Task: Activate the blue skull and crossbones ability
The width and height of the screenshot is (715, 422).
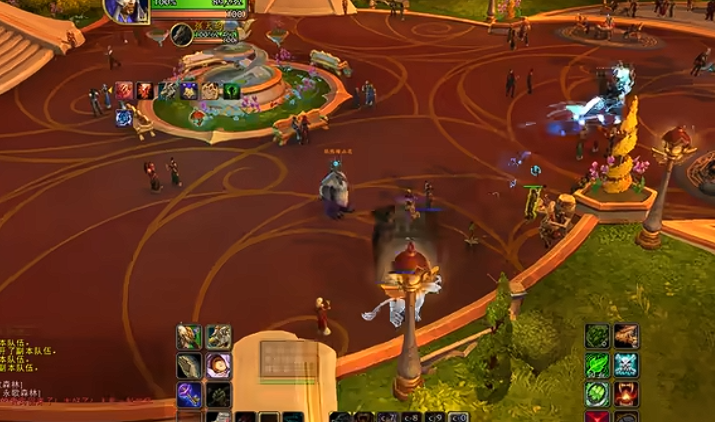Action: pyautogui.click(x=627, y=366)
